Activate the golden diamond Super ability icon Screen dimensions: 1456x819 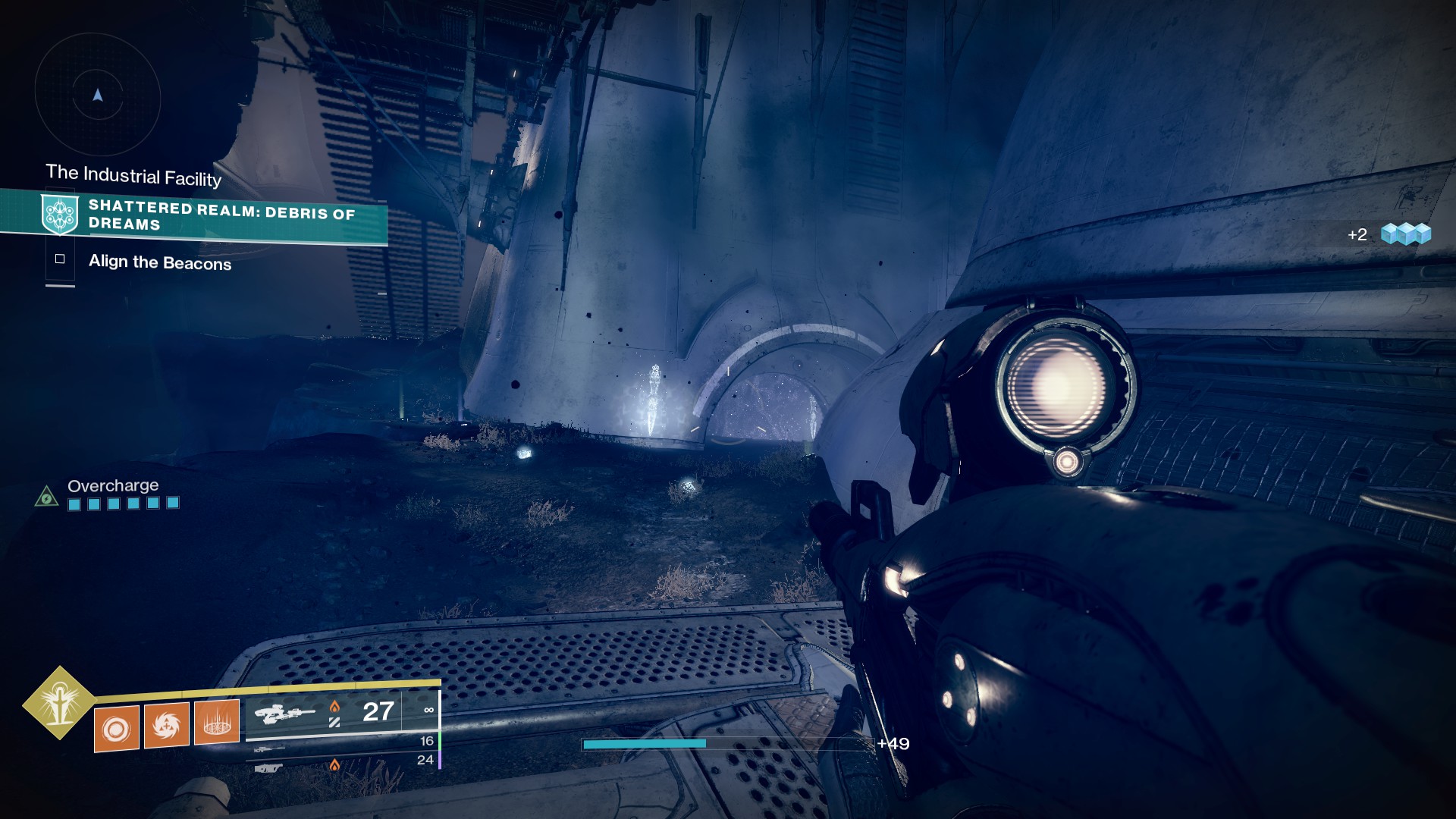pyautogui.click(x=59, y=703)
